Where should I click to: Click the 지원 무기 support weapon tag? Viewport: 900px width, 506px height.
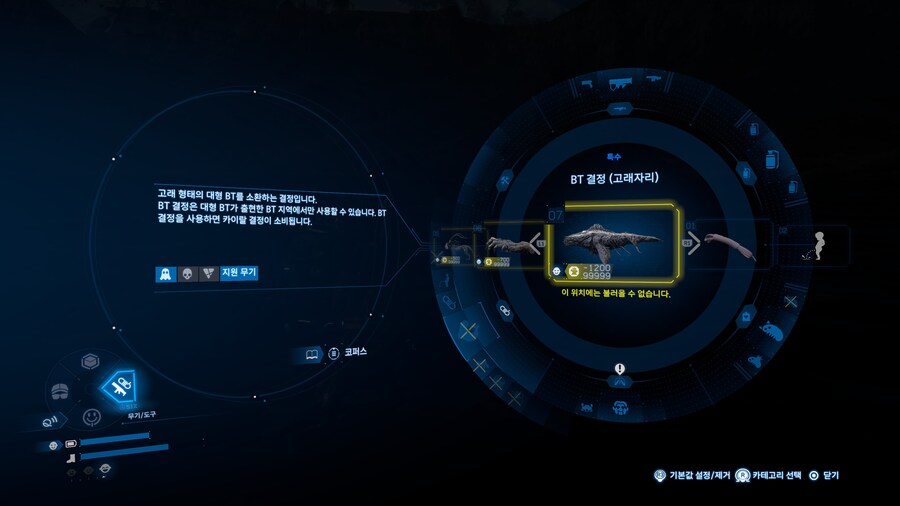pyautogui.click(x=240, y=273)
